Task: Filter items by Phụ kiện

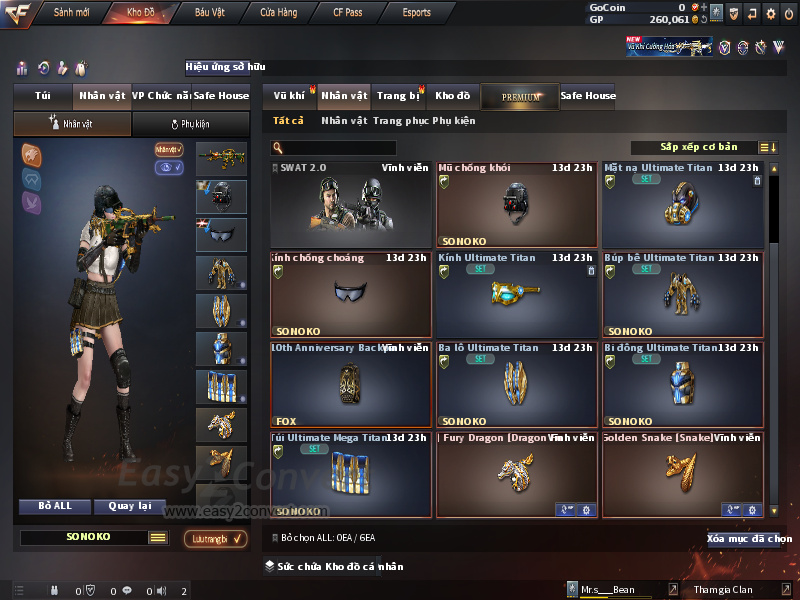Action: click(x=454, y=121)
